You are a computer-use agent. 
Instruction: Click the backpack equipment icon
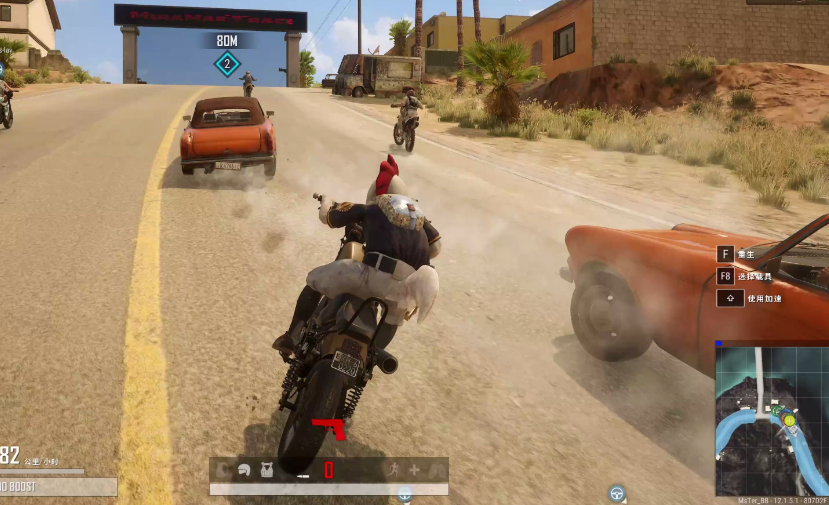pos(222,469)
